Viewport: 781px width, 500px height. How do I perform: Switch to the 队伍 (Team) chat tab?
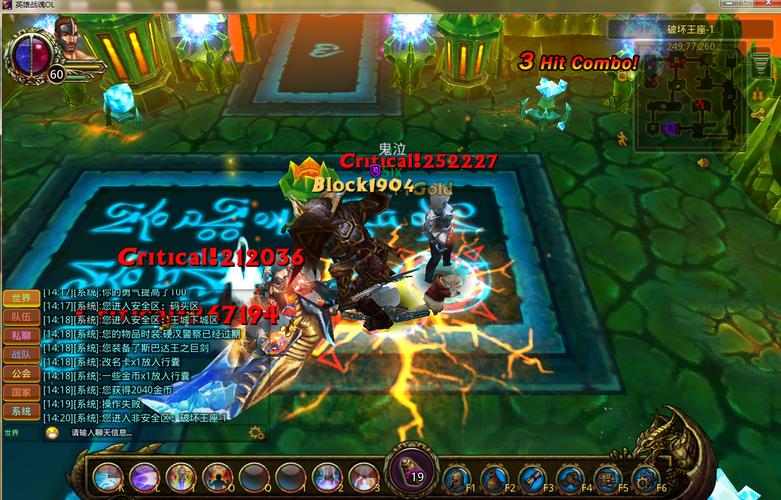20,317
